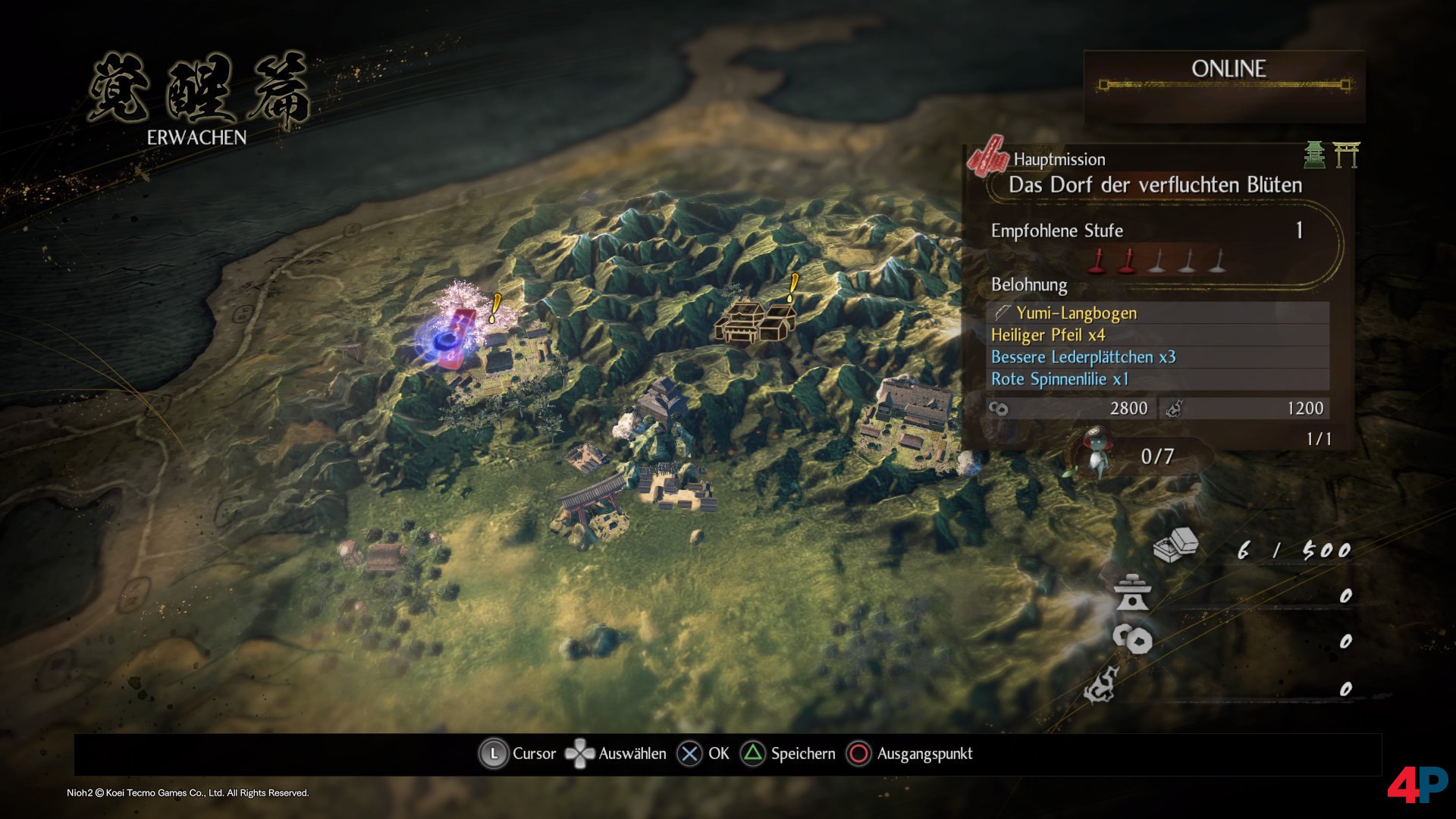Select the Rote Spinnenlilie x1 reward row
Screen dimensions: 1456x819
[1157, 379]
